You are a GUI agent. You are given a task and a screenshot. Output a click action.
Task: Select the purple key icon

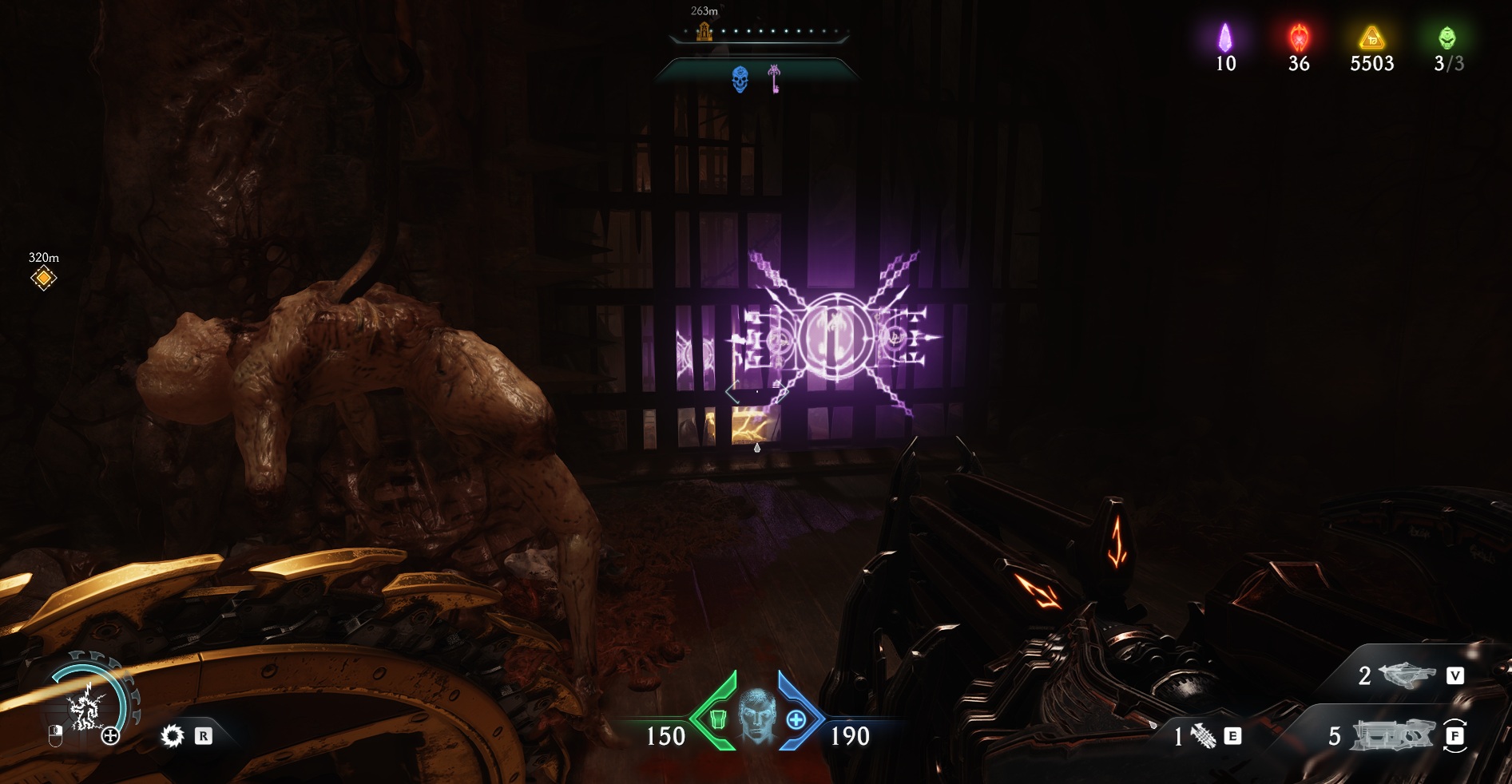pyautogui.click(x=774, y=78)
